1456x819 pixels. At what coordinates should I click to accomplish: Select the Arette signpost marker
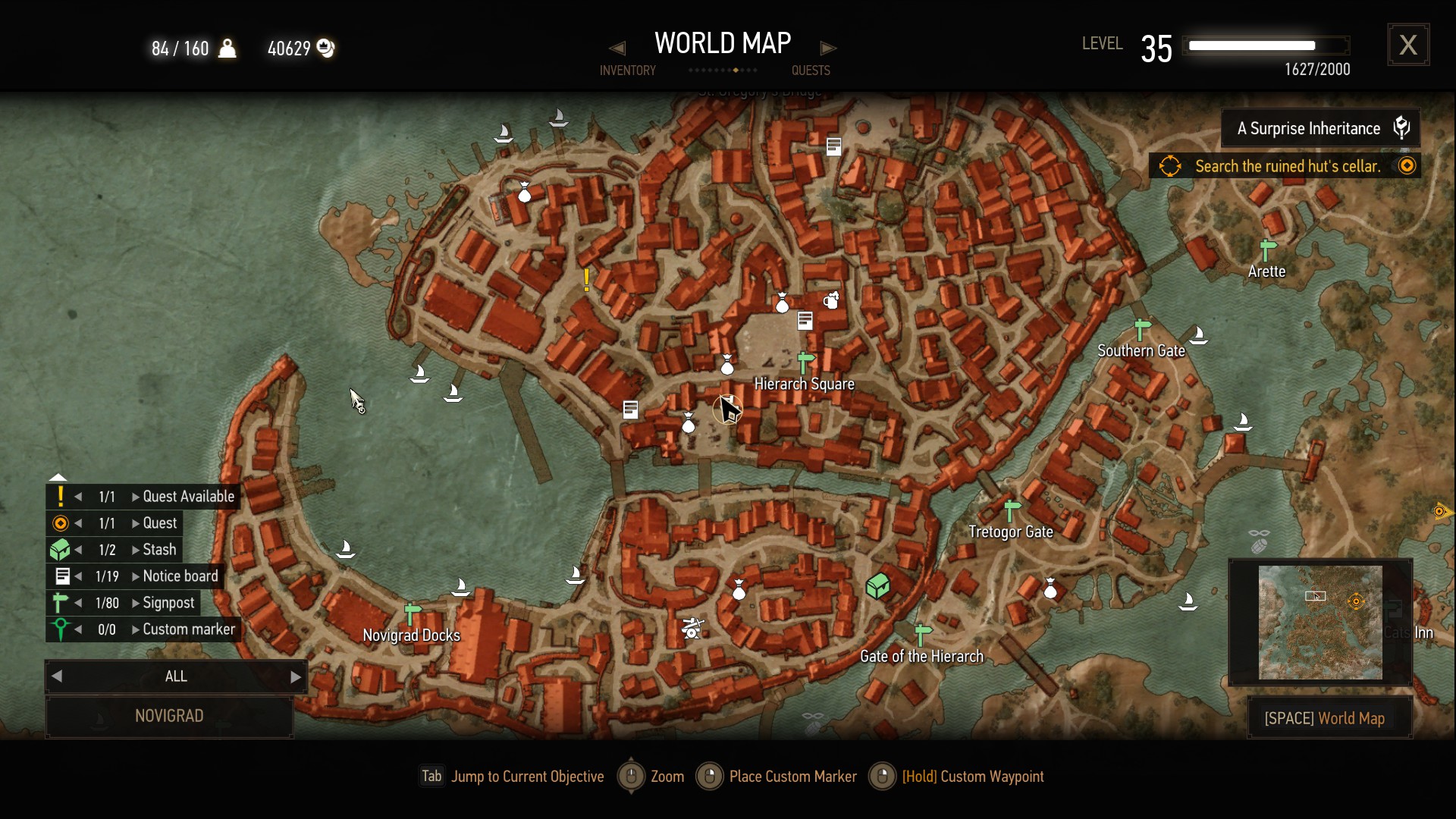1267,249
